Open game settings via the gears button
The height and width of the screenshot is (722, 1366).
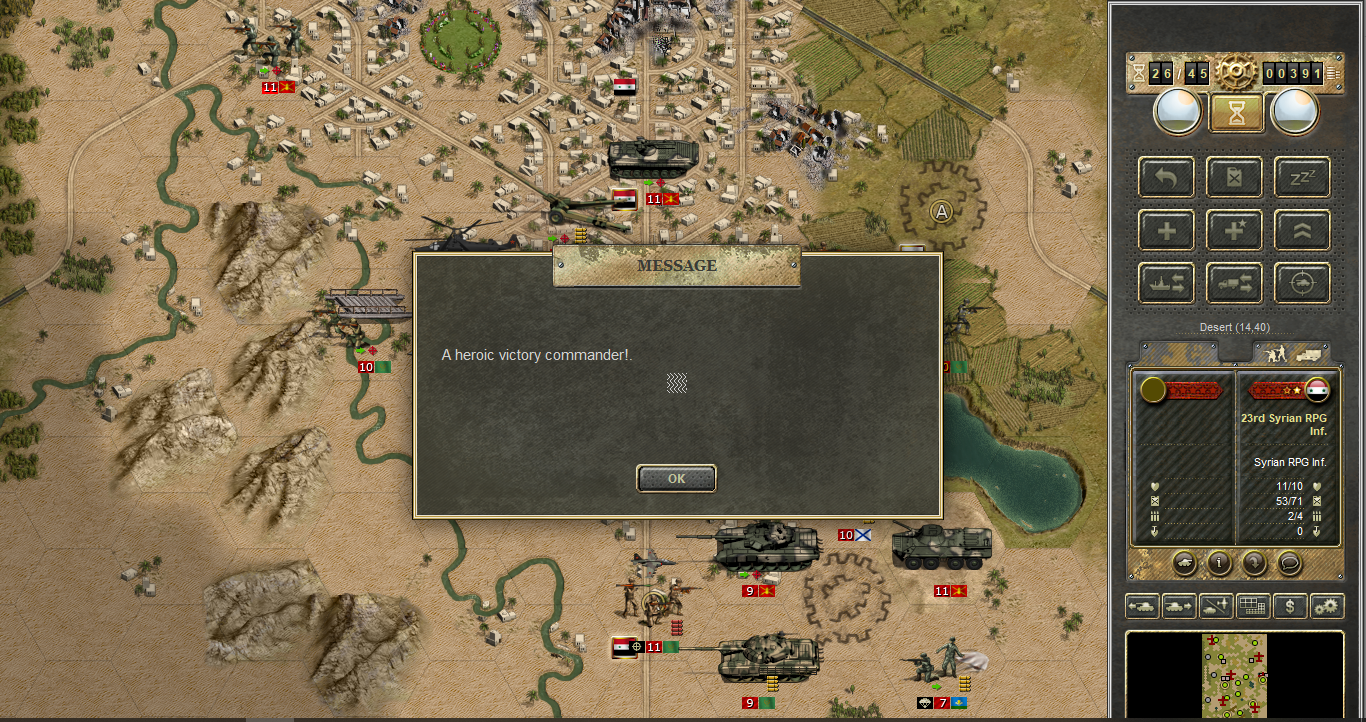click(x=1327, y=606)
